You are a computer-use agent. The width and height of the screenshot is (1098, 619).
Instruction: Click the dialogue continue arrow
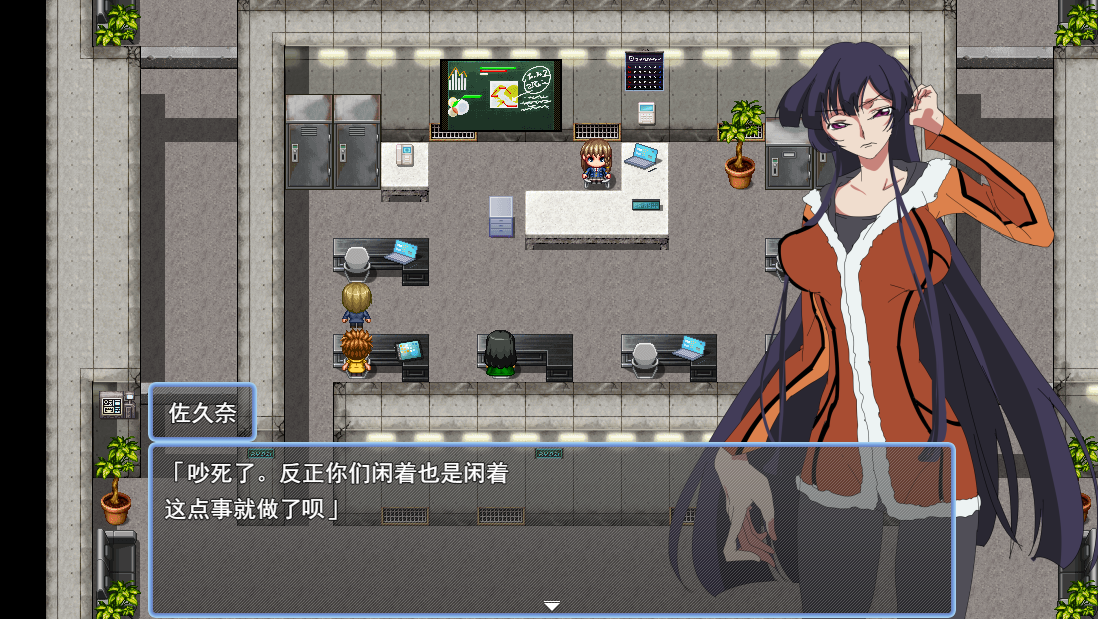pyautogui.click(x=551, y=605)
